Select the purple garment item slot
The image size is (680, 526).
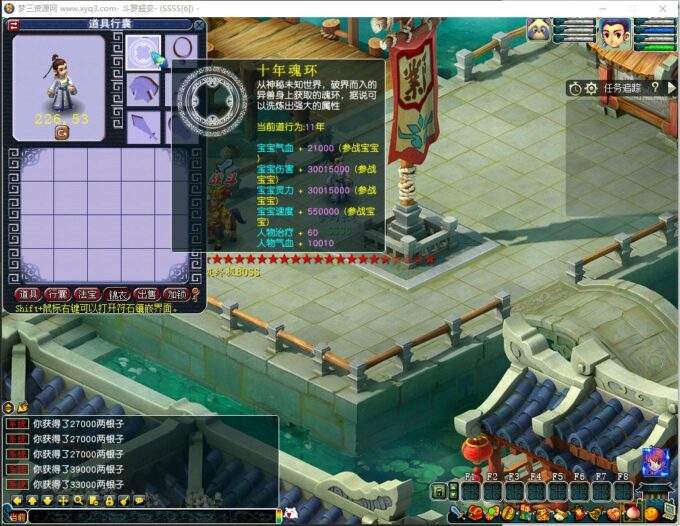click(144, 90)
